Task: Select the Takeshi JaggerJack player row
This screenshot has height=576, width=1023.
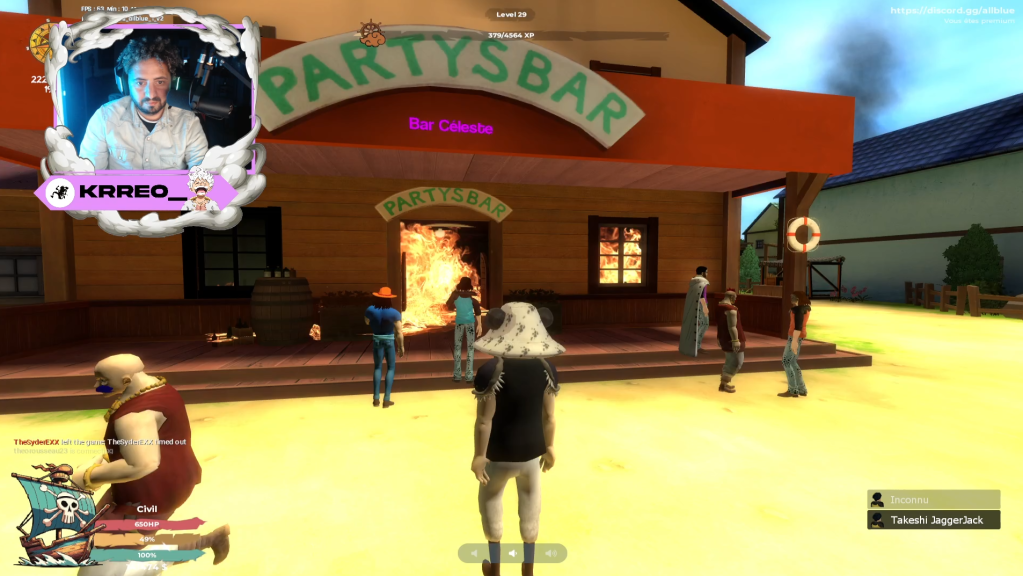Action: click(x=933, y=520)
